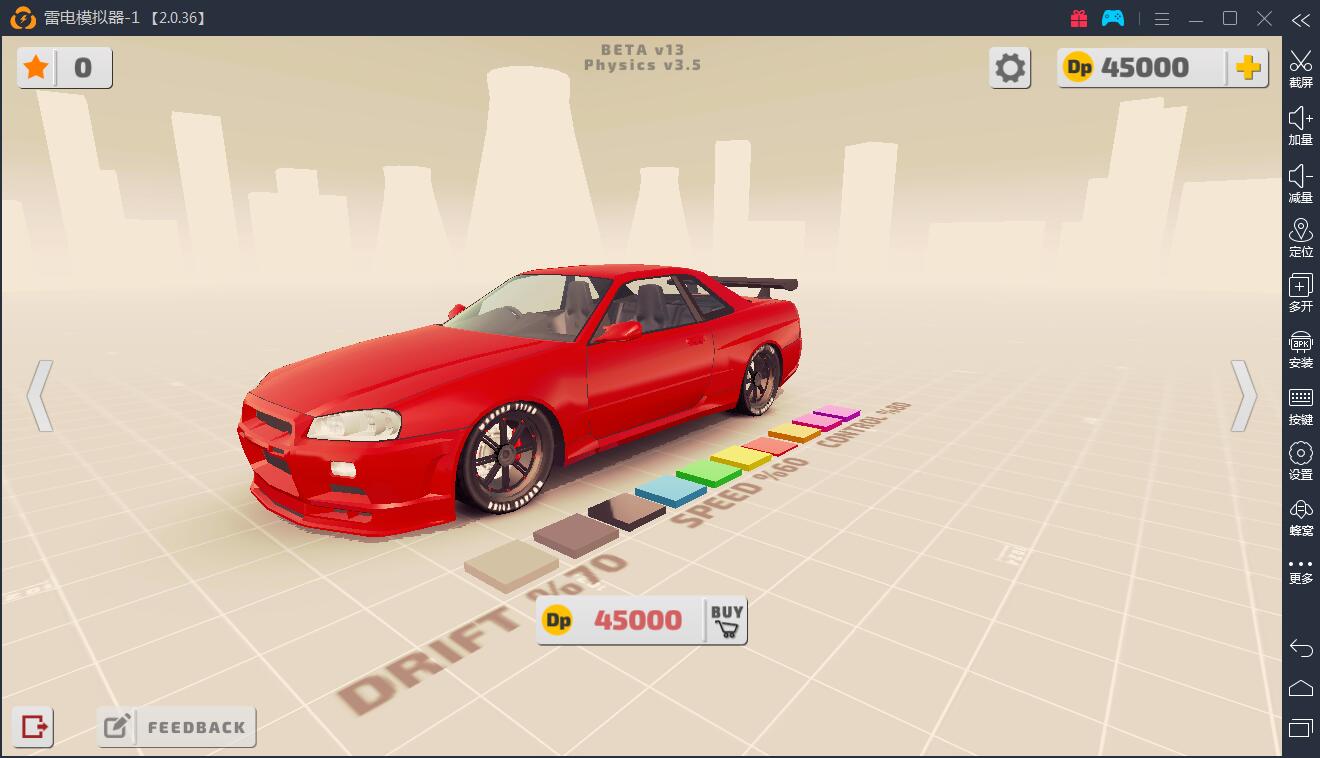Select the star rating button
The height and width of the screenshot is (758, 1320).
[37, 68]
